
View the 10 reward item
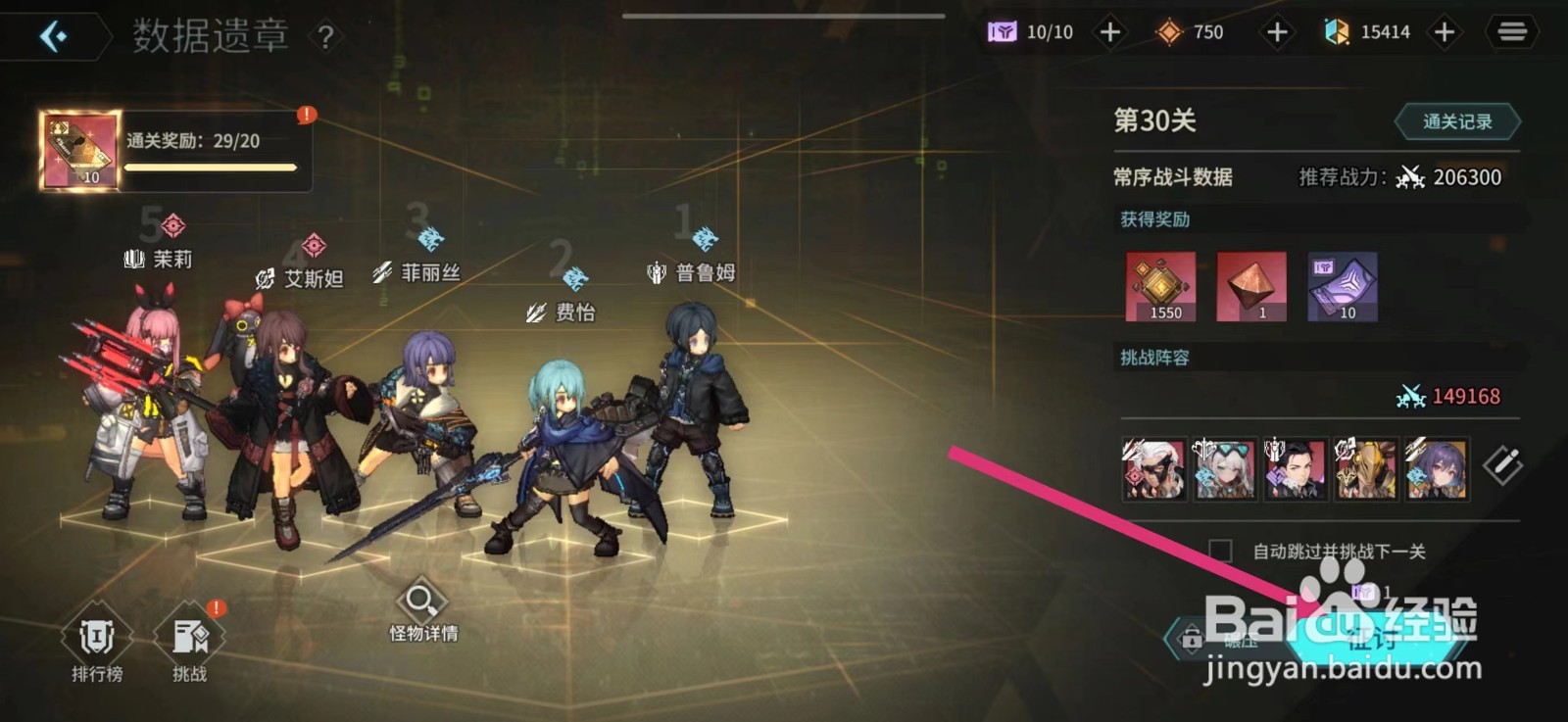(x=1342, y=287)
